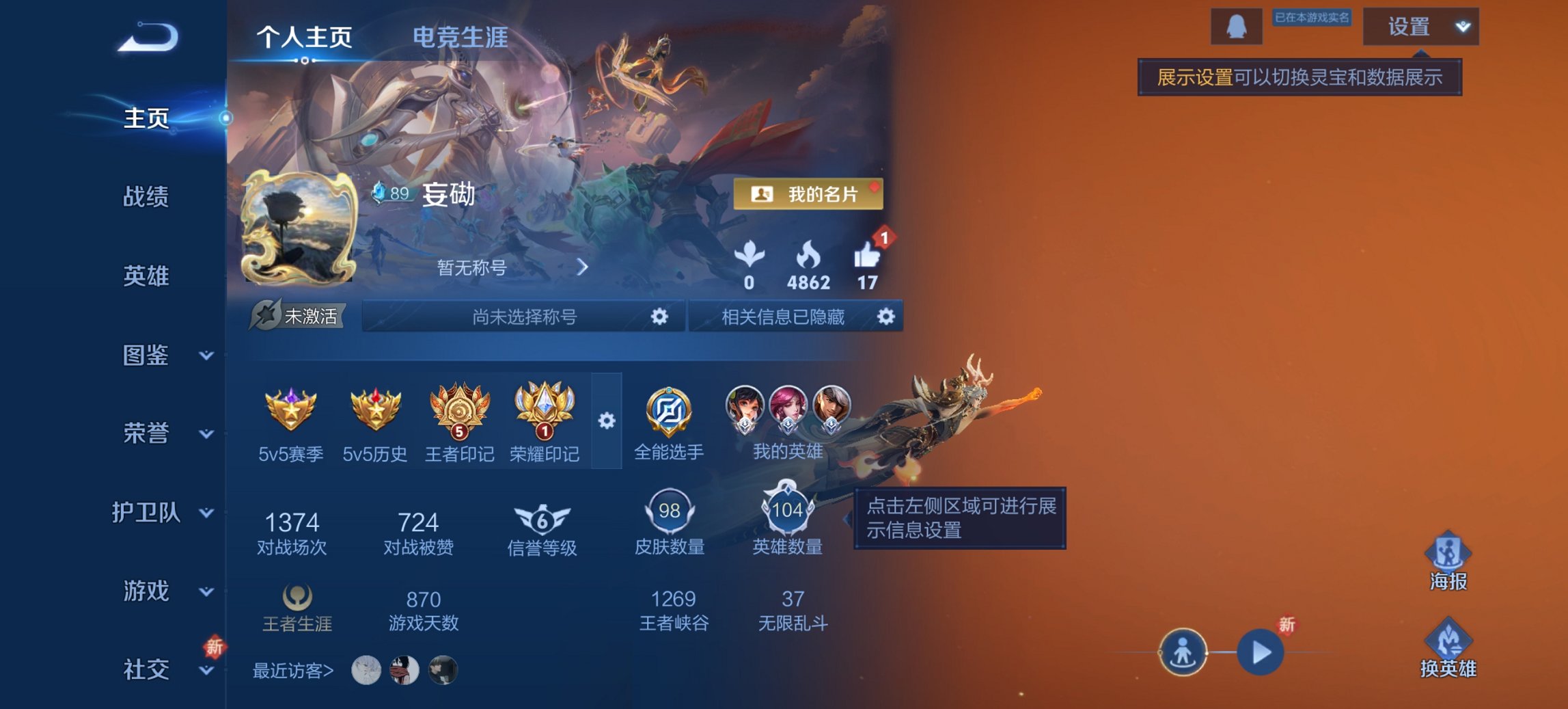
Task: Click the gear next to 尚未选择称号
Action: [658, 317]
